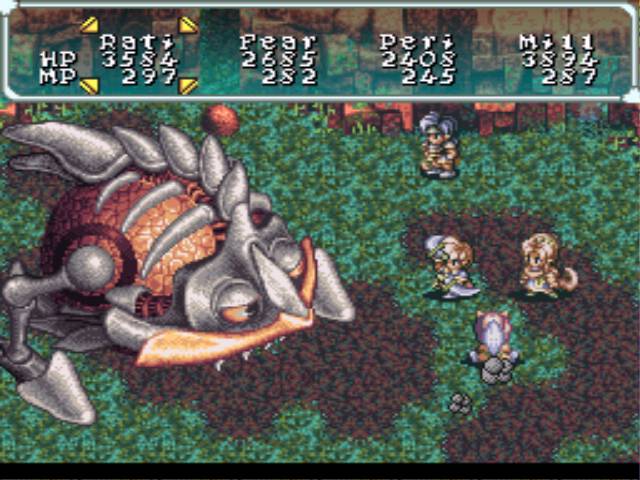Screen dimensions: 640x480
Task: Choose Pear's party status entry
Action: pyautogui.click(x=278, y=57)
